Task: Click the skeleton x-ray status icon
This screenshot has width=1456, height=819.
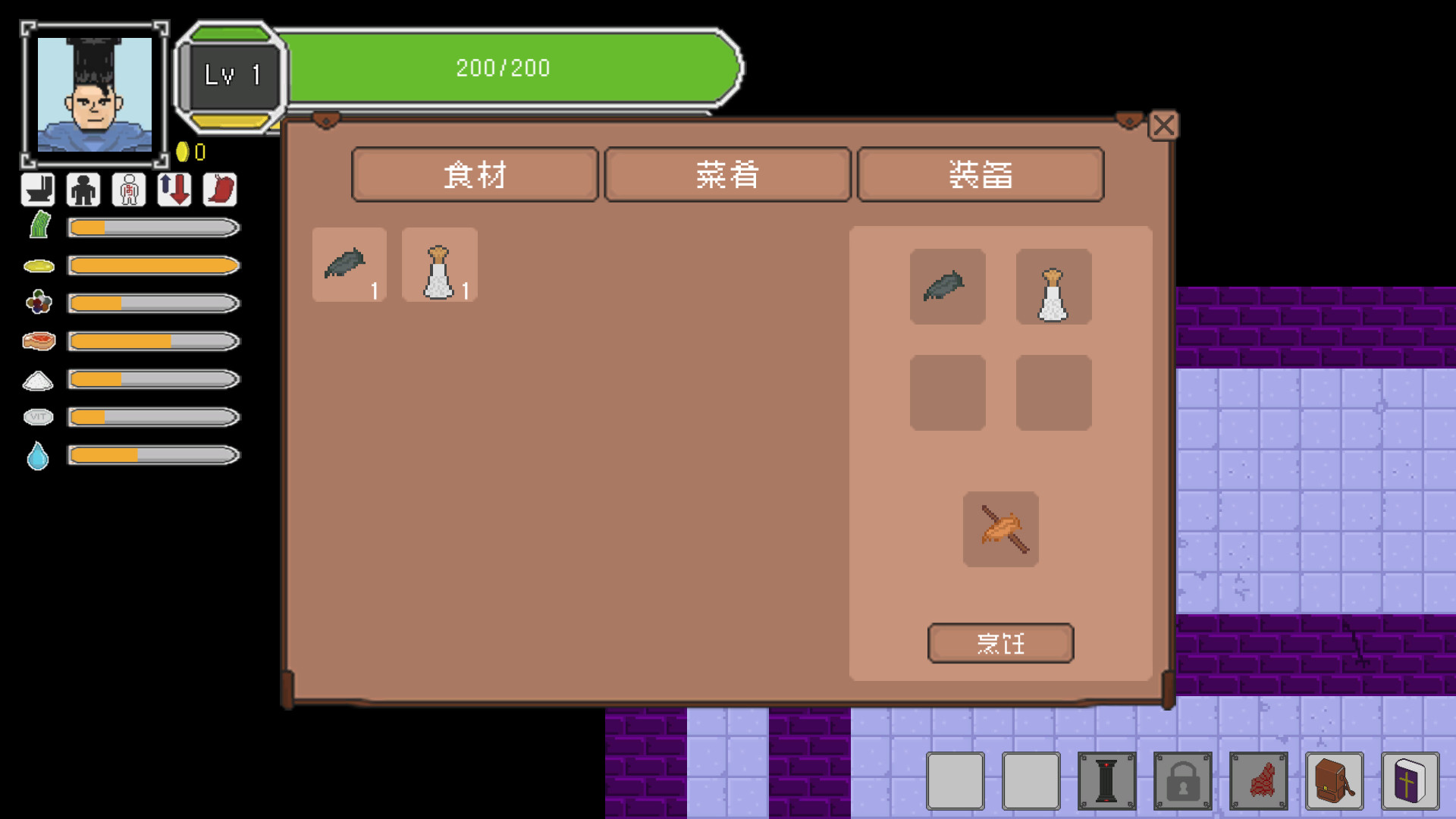Action: point(128,190)
